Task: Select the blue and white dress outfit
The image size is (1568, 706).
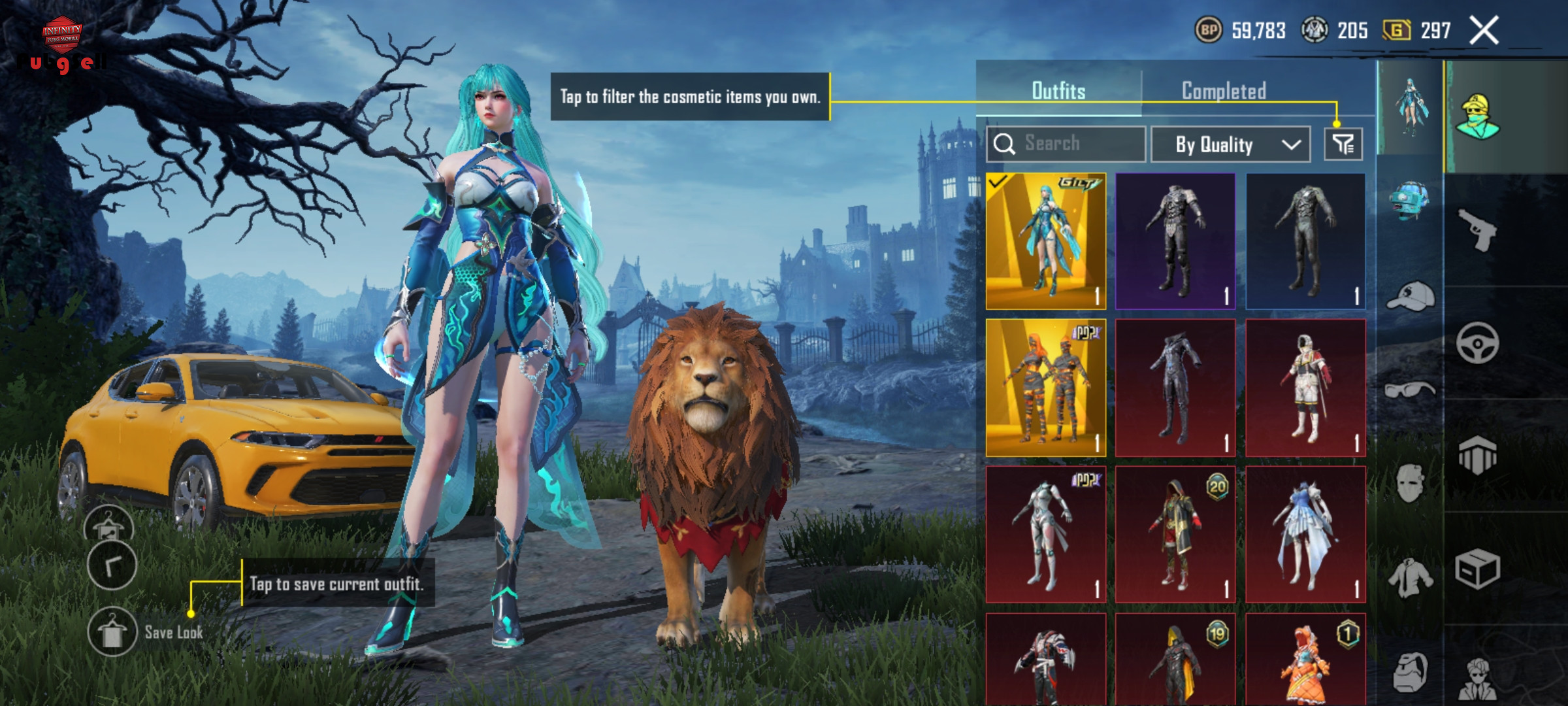Action: (1305, 534)
